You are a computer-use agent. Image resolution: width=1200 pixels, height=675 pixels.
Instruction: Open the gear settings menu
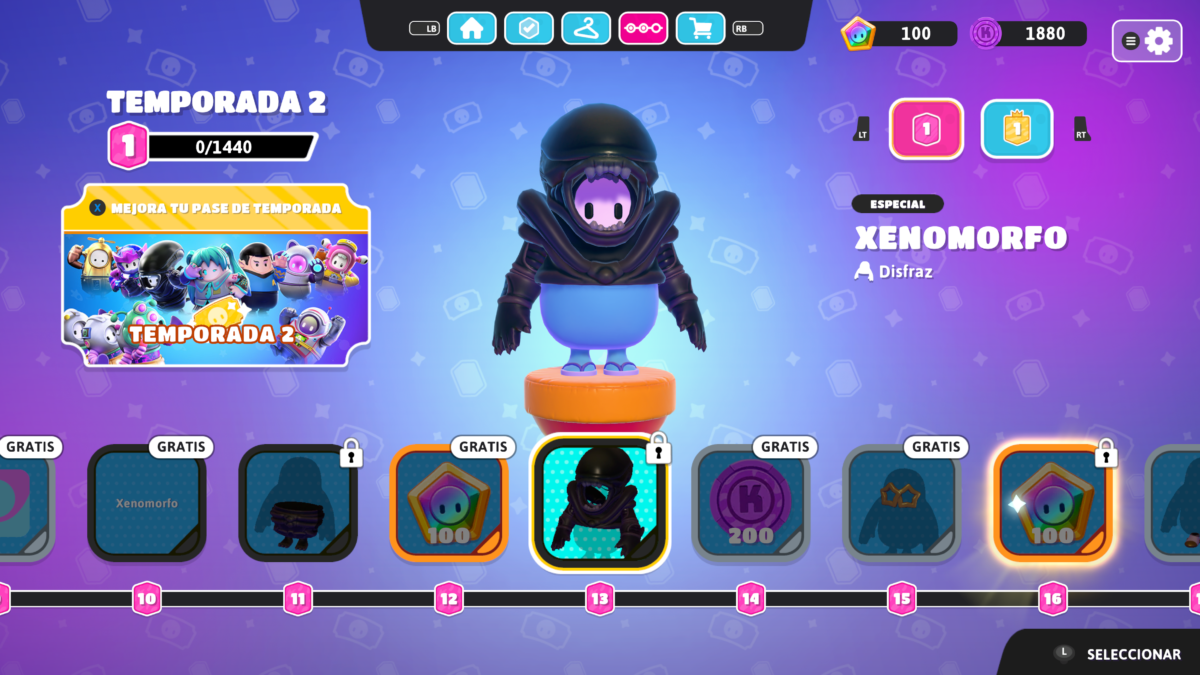tap(1146, 41)
